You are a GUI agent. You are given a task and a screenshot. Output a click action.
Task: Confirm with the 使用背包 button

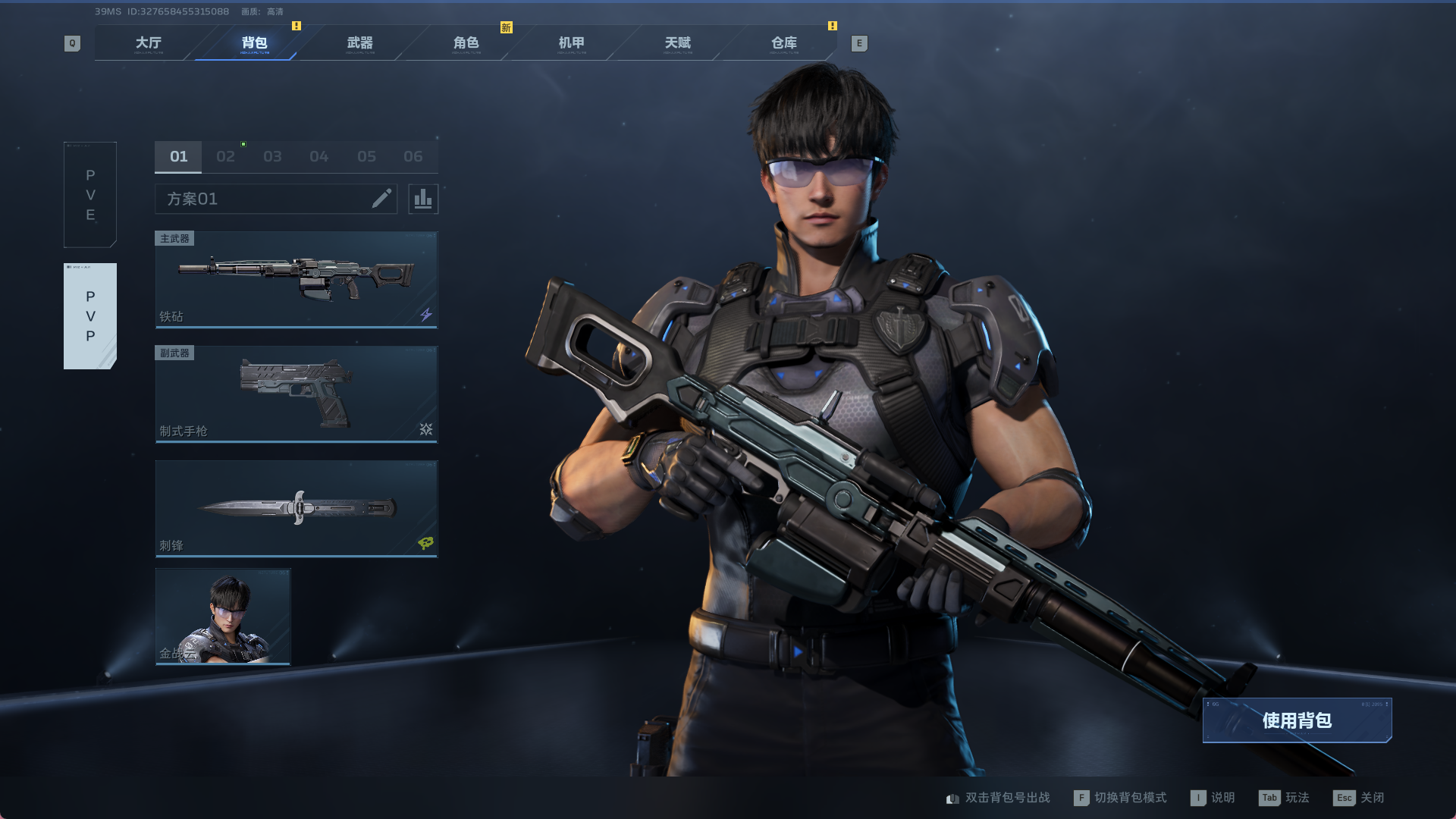tap(1297, 720)
